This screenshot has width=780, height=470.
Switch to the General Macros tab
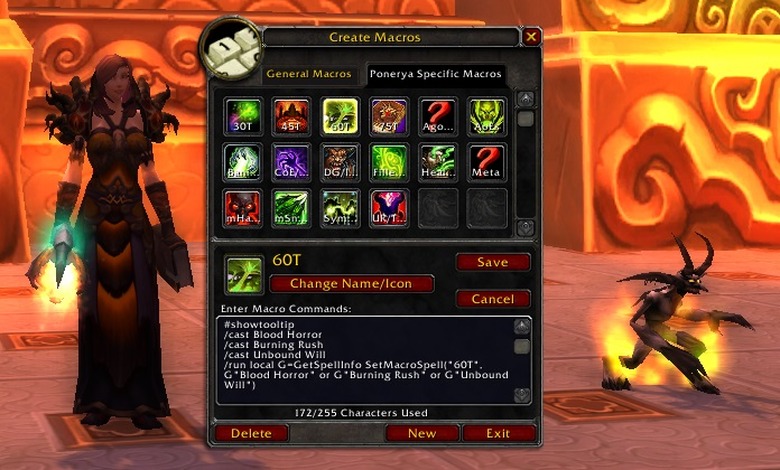point(308,74)
